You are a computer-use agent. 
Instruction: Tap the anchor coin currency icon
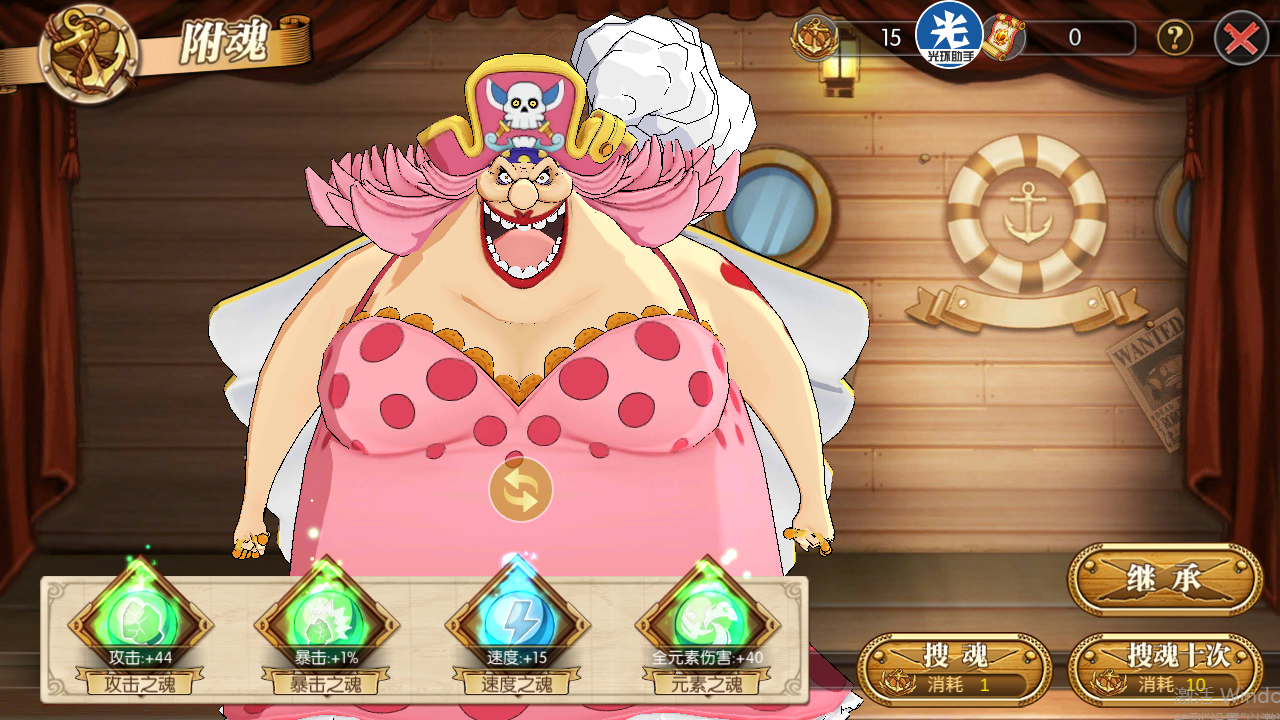tap(815, 39)
